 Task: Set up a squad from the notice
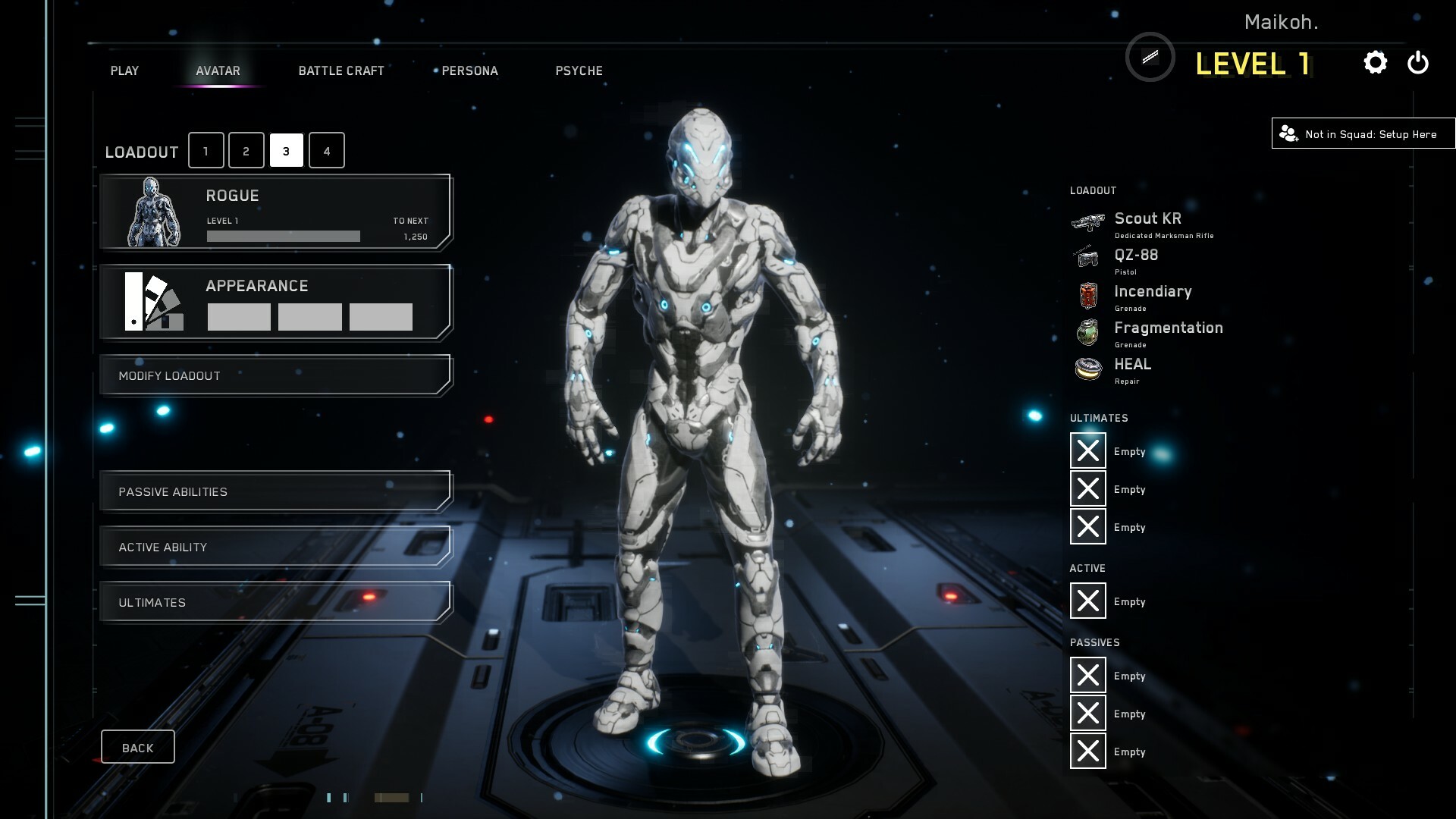[1363, 134]
